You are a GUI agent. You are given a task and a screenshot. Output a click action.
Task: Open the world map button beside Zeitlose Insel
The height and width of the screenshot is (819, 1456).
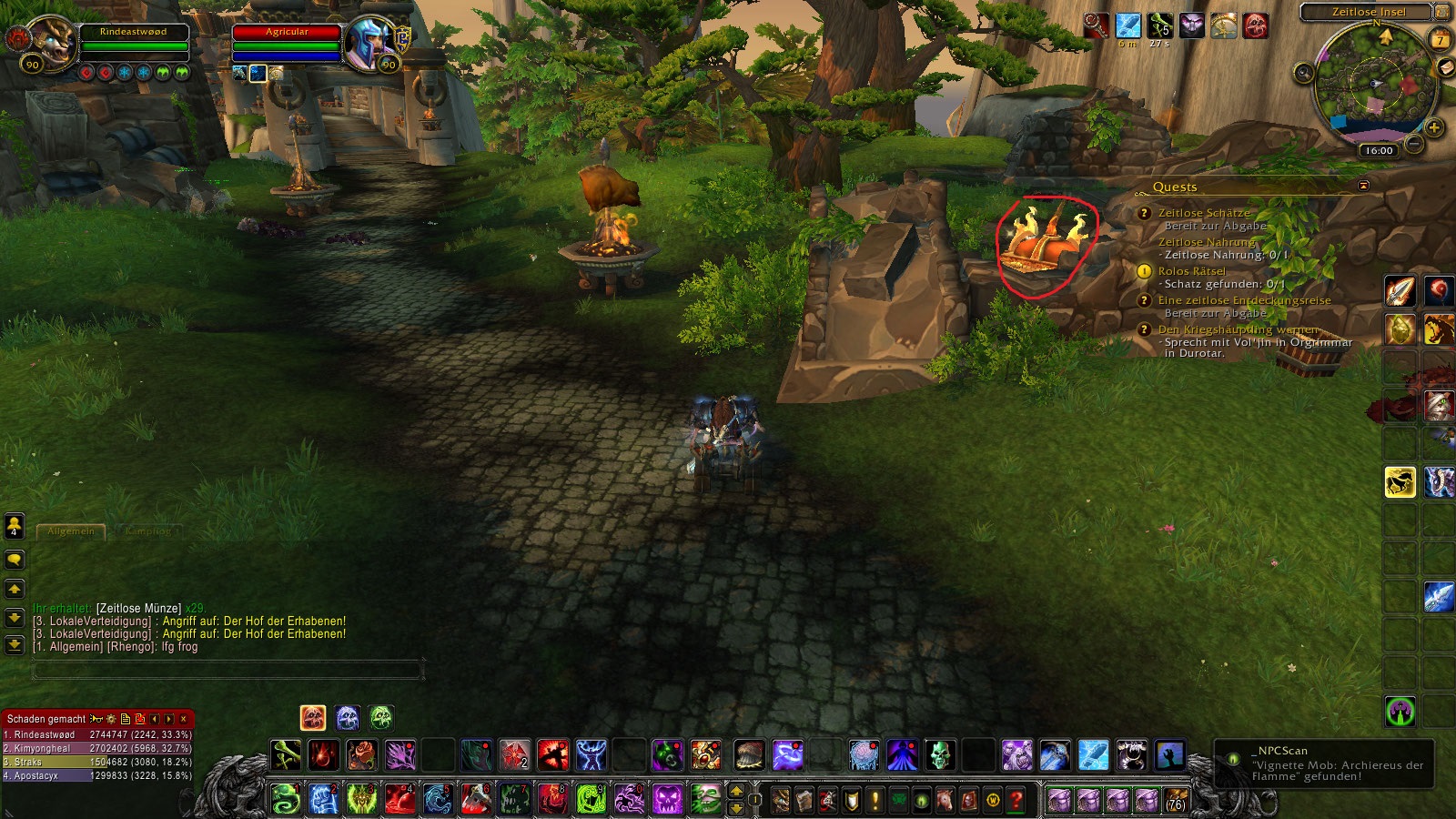tap(1442, 12)
